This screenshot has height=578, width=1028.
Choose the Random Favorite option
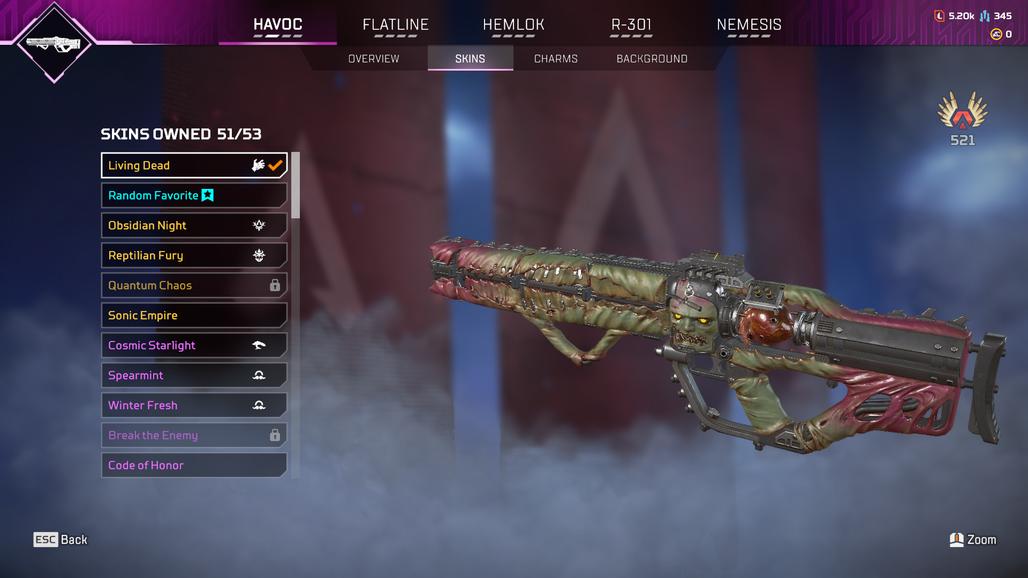pos(194,196)
